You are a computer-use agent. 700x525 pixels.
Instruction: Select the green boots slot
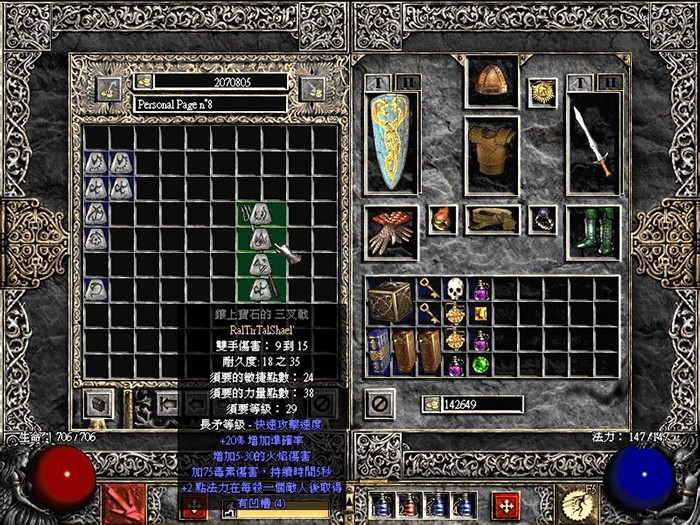click(593, 231)
